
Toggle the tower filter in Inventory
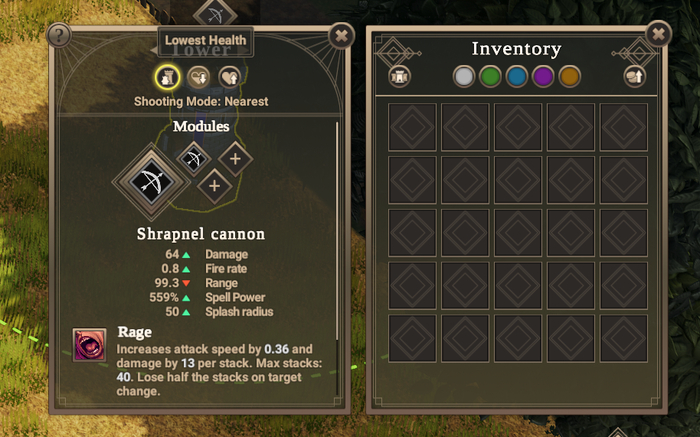pos(399,76)
